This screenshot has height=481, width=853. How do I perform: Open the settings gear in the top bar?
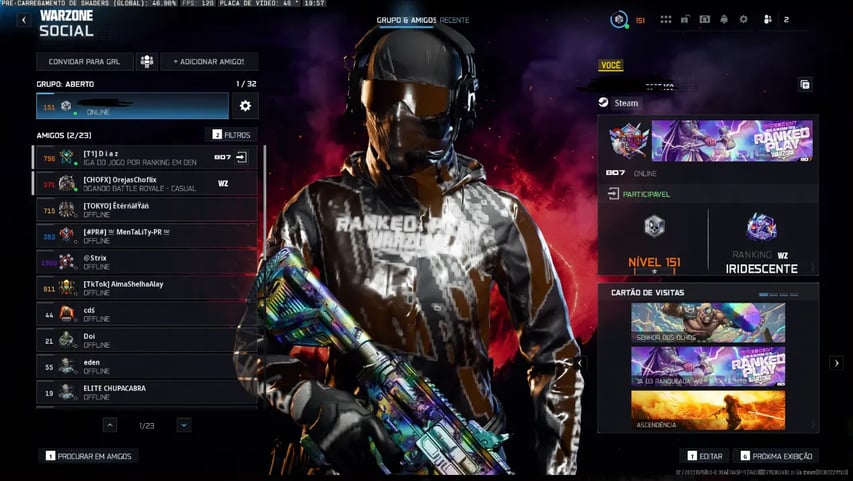(743, 20)
